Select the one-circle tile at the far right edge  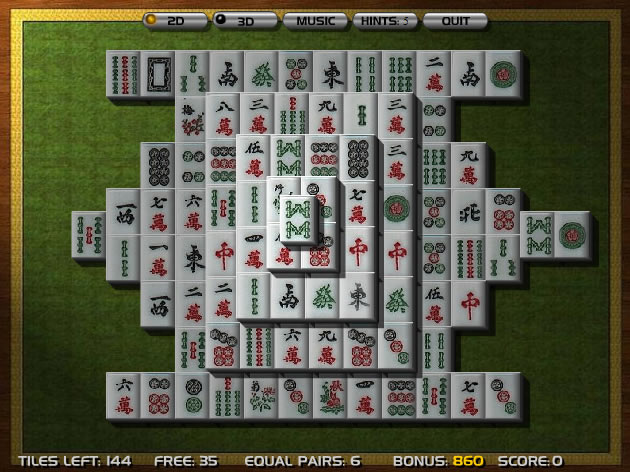pyautogui.click(x=572, y=234)
